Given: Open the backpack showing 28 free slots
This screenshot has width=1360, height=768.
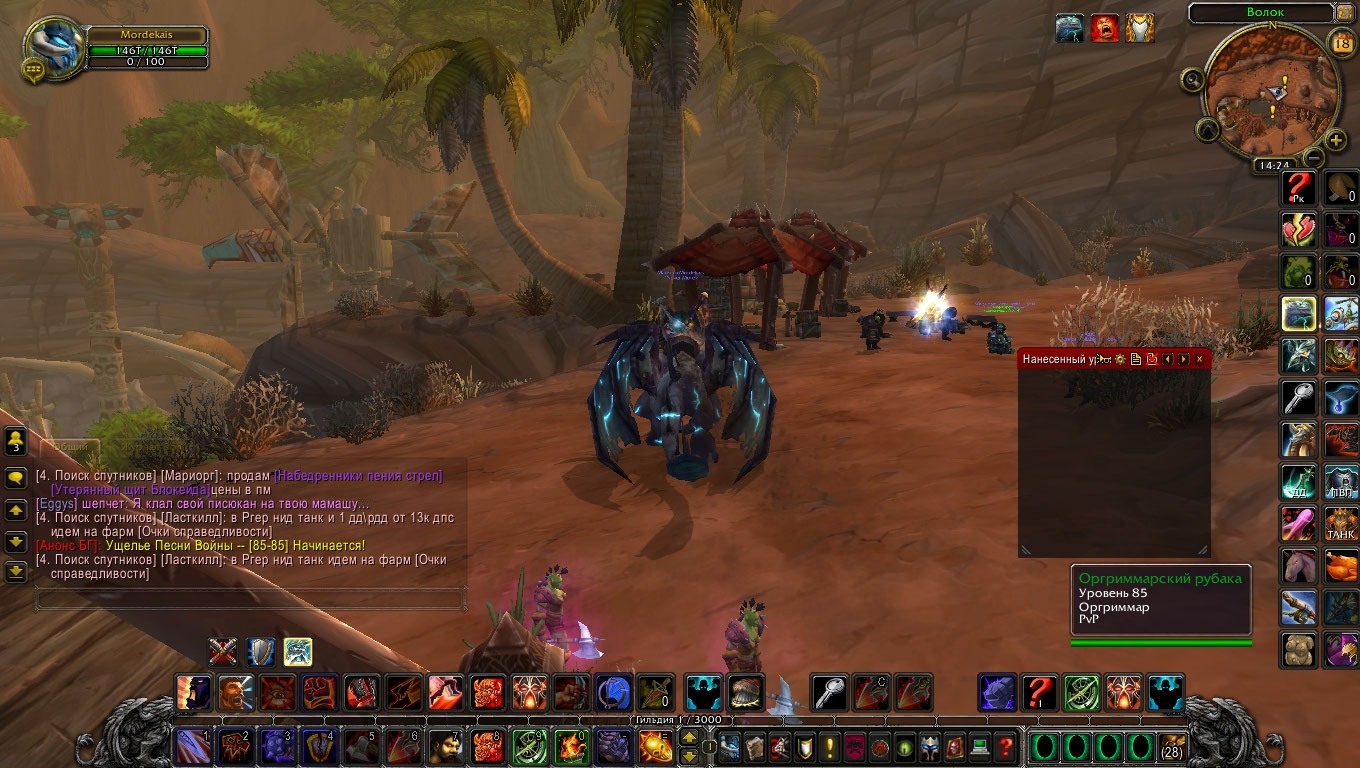Looking at the screenshot, I should click(x=1172, y=747).
